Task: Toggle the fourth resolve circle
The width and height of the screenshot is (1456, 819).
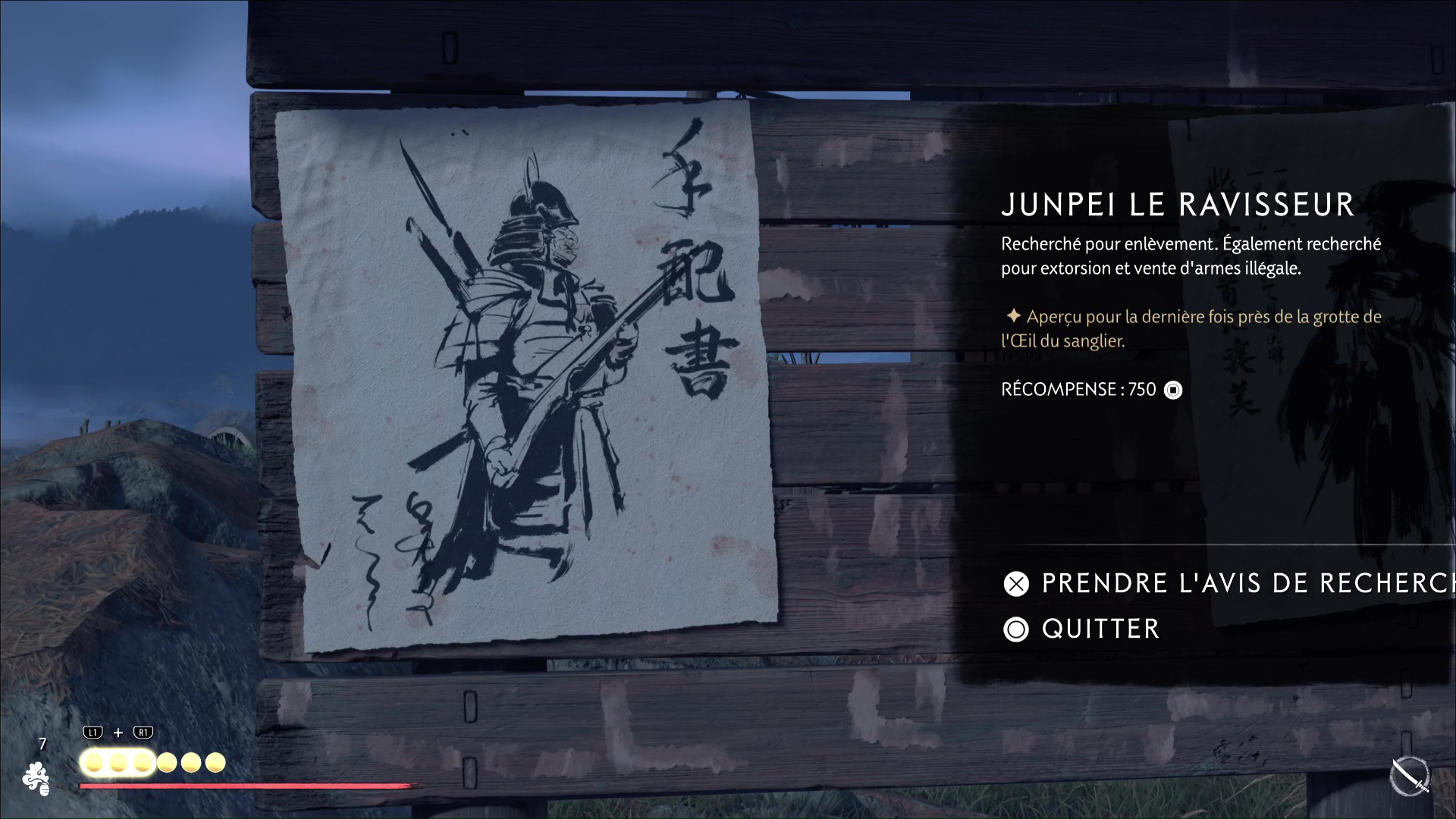Action: tap(166, 762)
